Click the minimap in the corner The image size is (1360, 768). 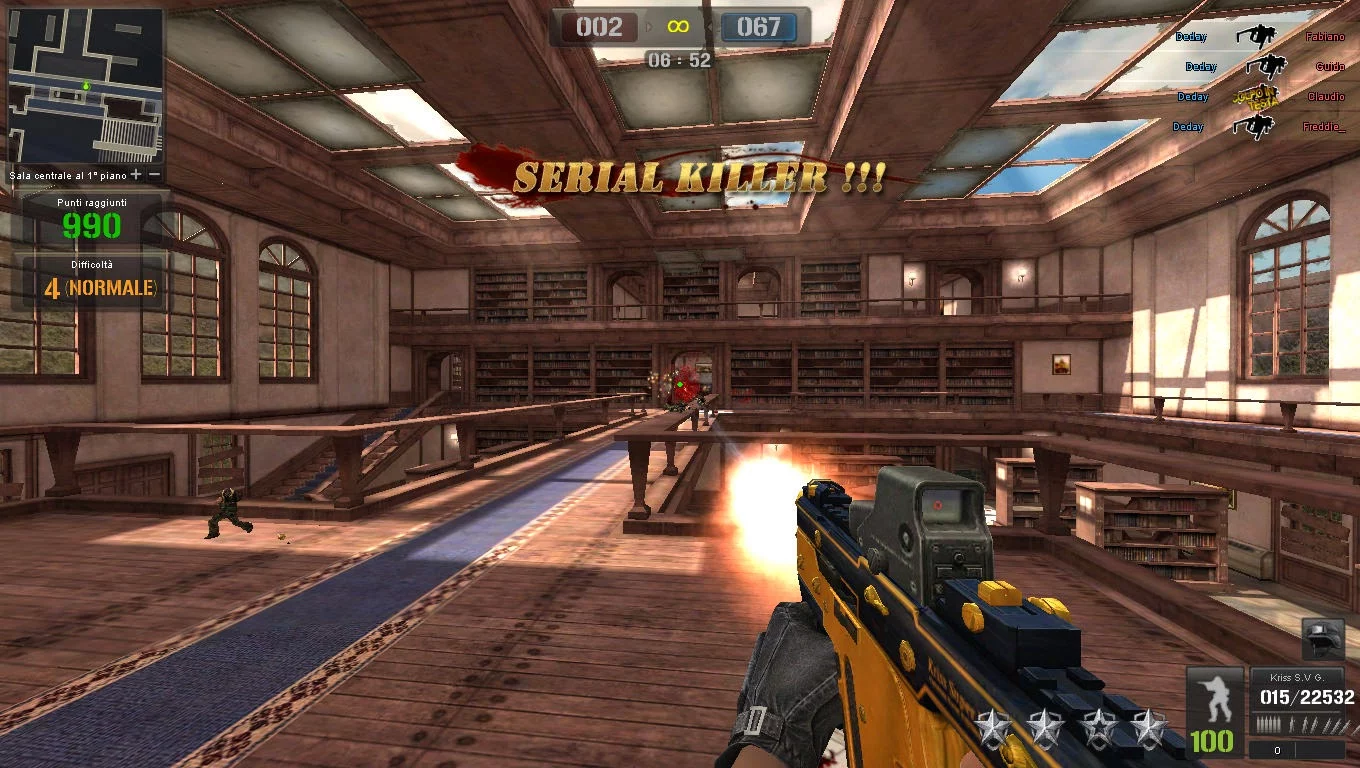[x=85, y=86]
